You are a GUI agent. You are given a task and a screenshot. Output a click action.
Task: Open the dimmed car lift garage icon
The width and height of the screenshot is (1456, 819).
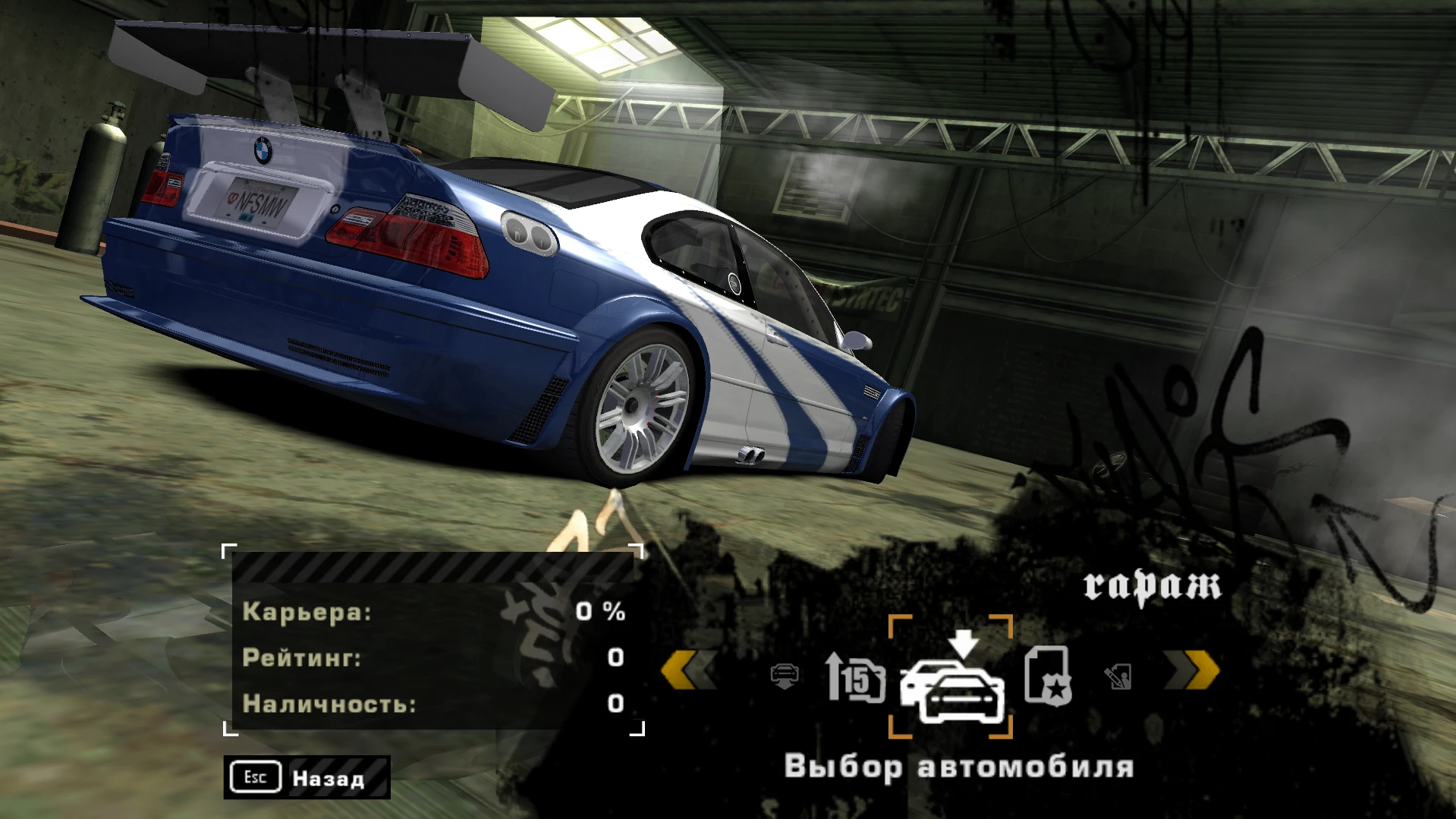tap(785, 674)
